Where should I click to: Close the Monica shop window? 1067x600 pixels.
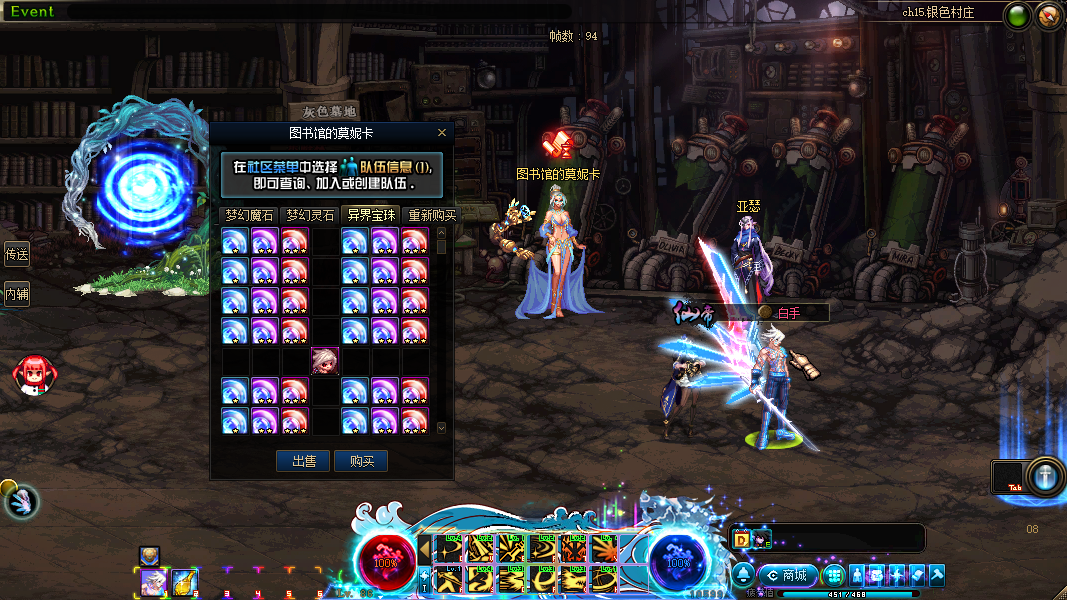(442, 133)
